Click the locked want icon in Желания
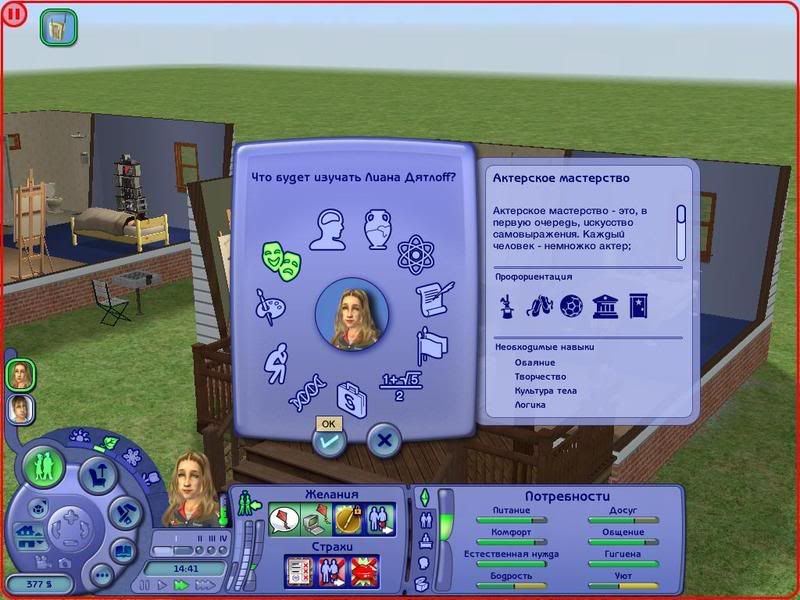800x600 pixels. [x=347, y=518]
